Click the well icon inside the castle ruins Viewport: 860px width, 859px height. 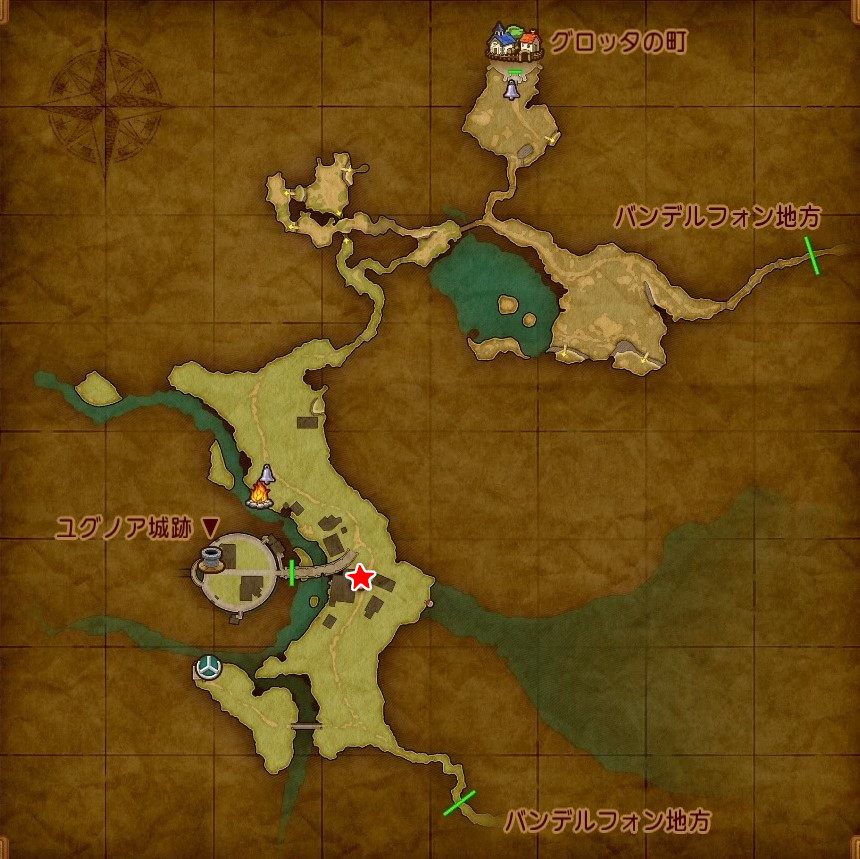coord(210,558)
